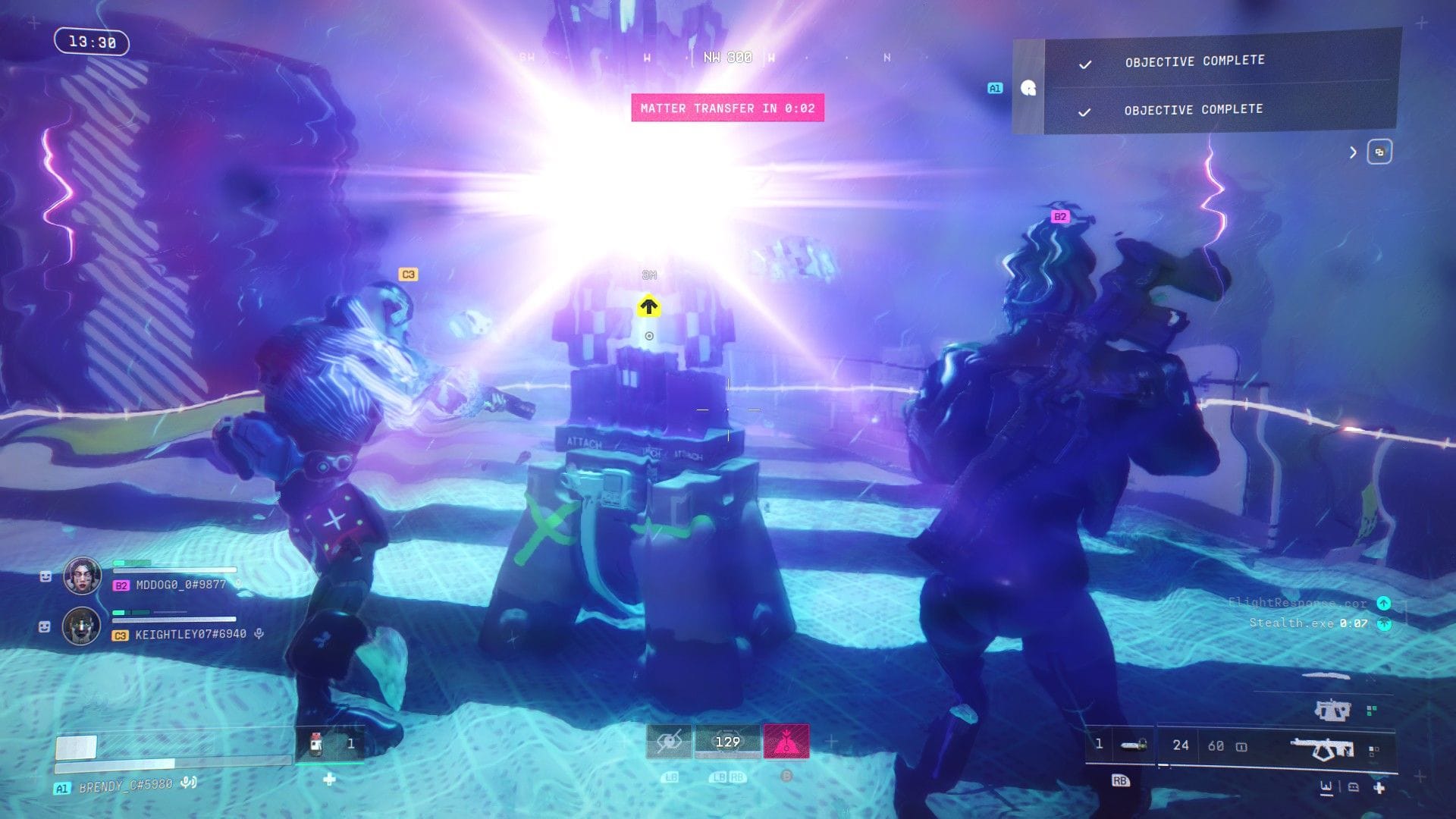Image resolution: width=1456 pixels, height=819 pixels.
Task: Select the B2 squad tag next to MDDOG0_0
Action: pyautogui.click(x=120, y=585)
